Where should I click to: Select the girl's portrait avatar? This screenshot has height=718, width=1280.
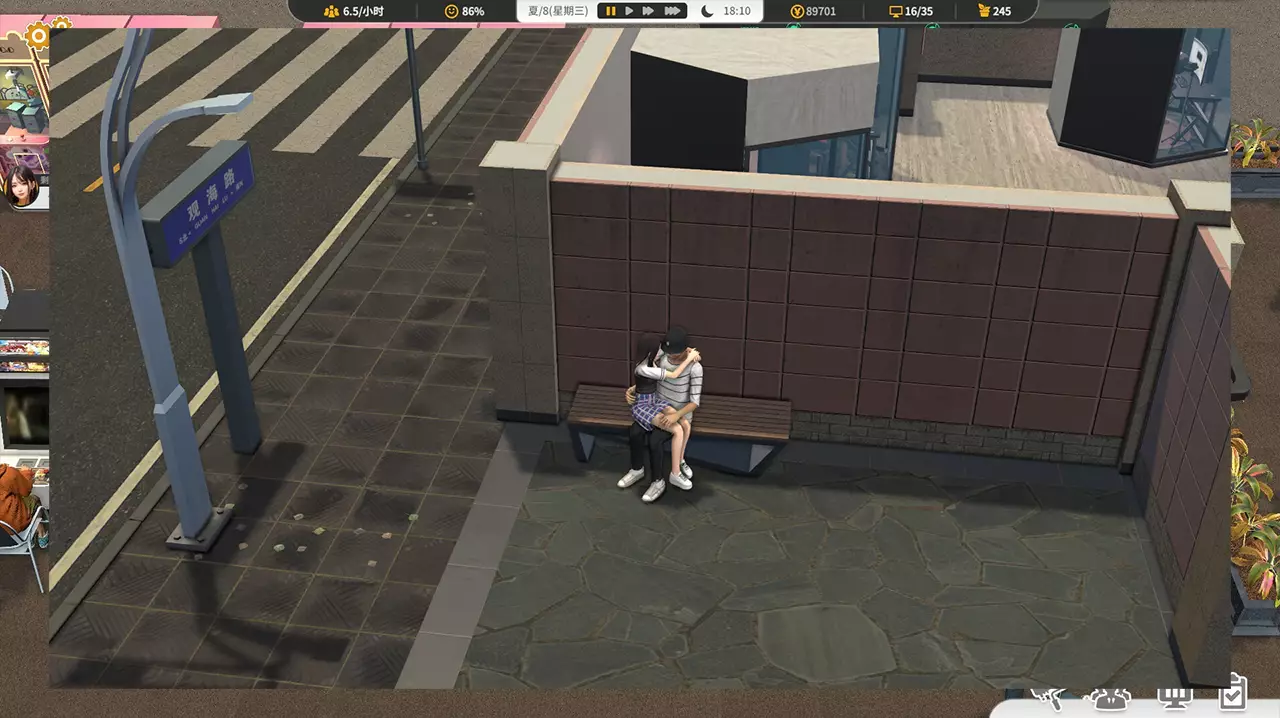21,188
